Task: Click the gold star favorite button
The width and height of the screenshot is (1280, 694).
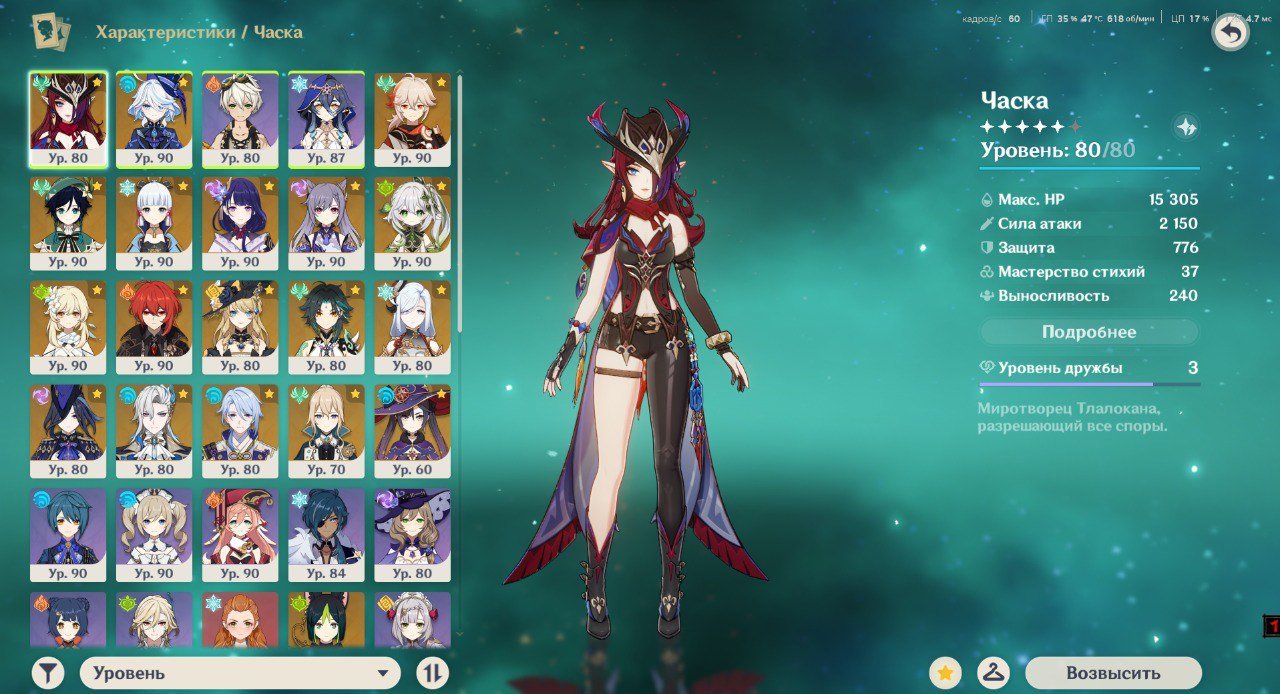Action: coord(945,673)
